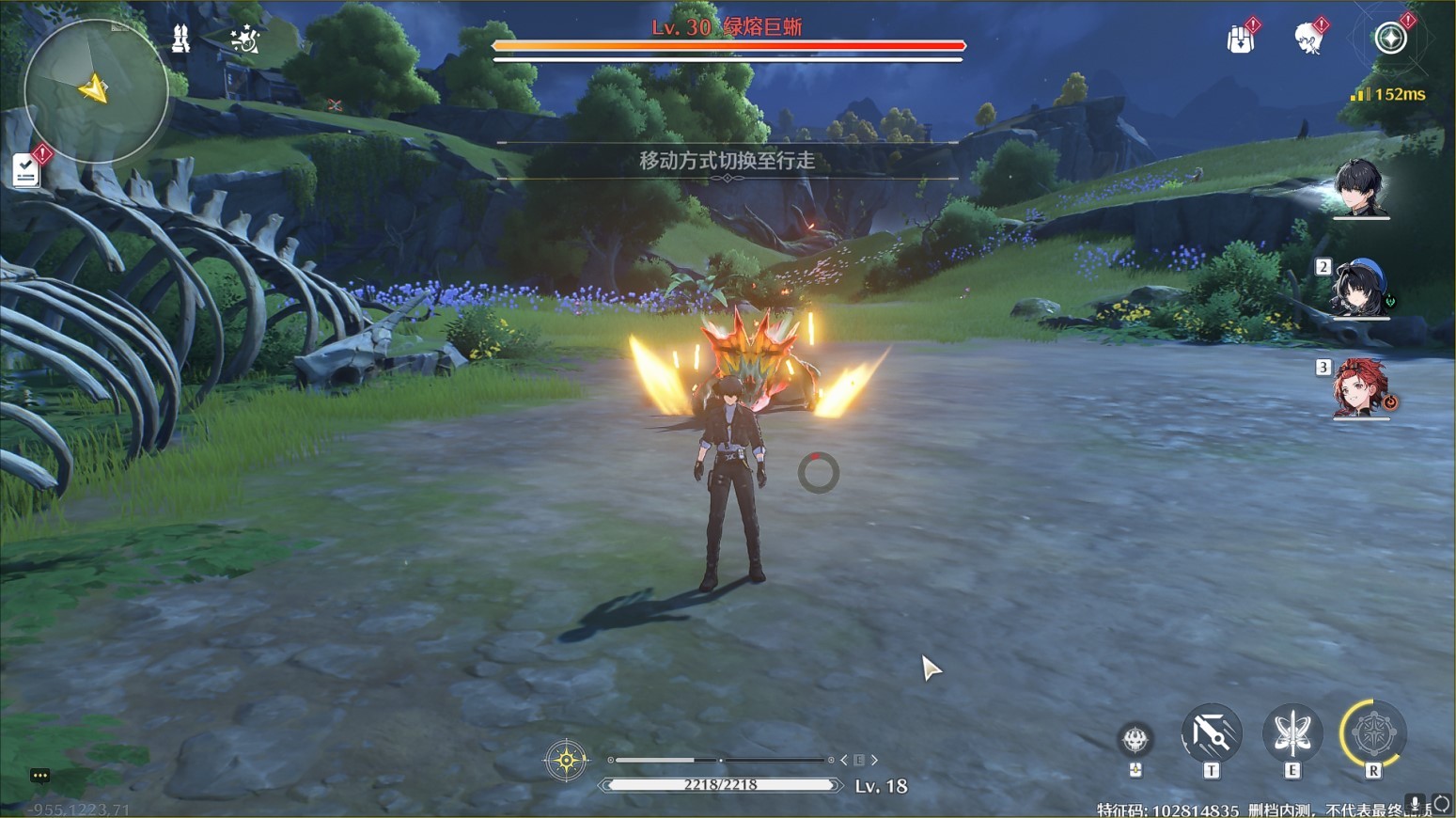Activate the butterfly sword resonance skill

point(1292,733)
